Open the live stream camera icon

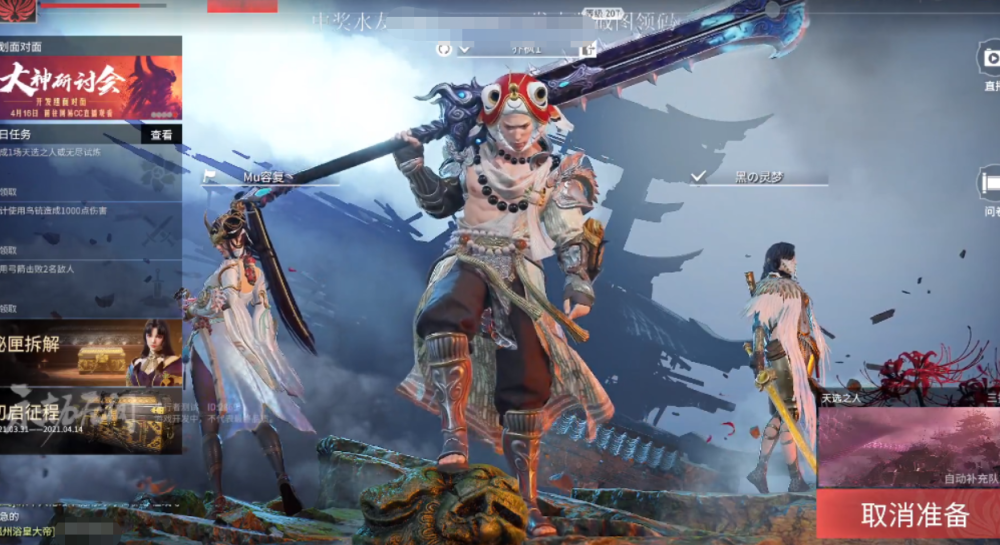(988, 58)
